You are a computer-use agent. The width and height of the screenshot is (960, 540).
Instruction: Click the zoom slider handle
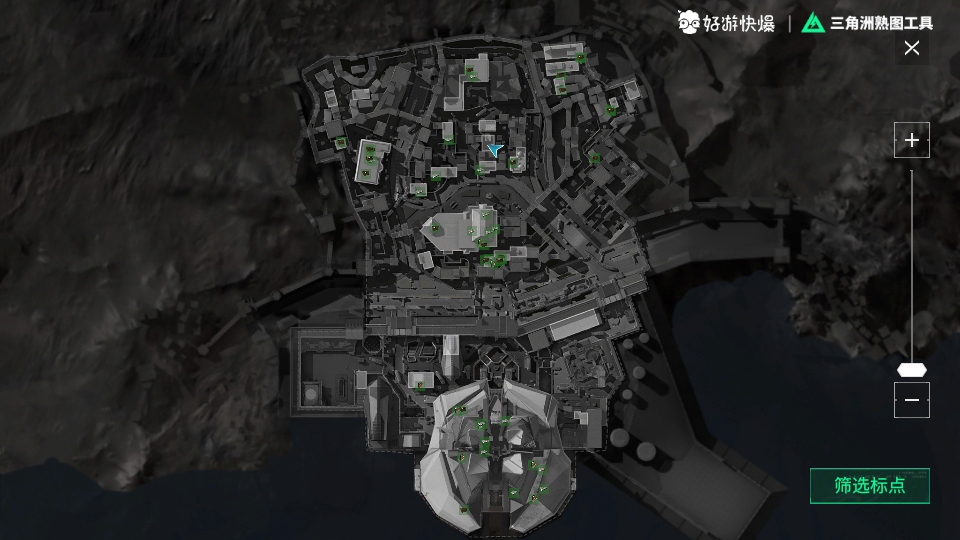[911, 369]
